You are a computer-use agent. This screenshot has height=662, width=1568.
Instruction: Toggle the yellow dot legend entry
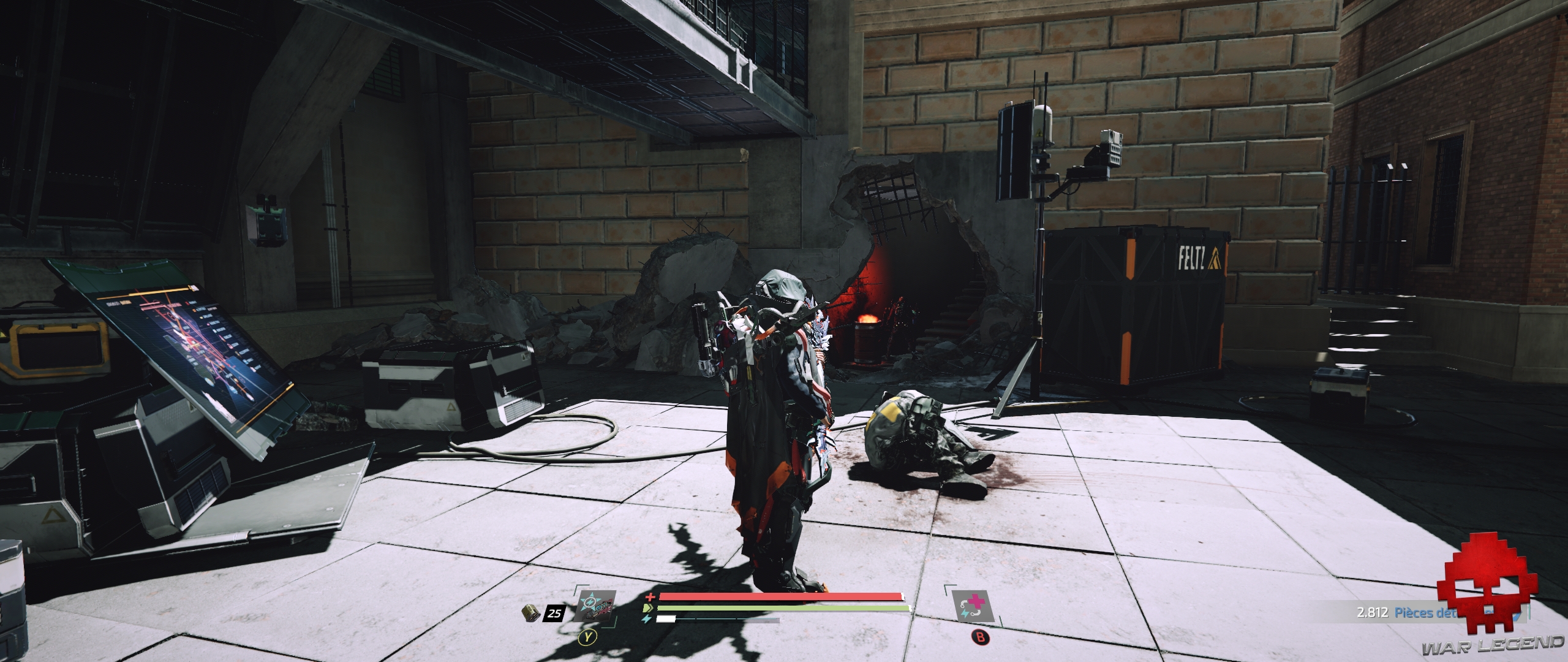[x=201, y=318]
